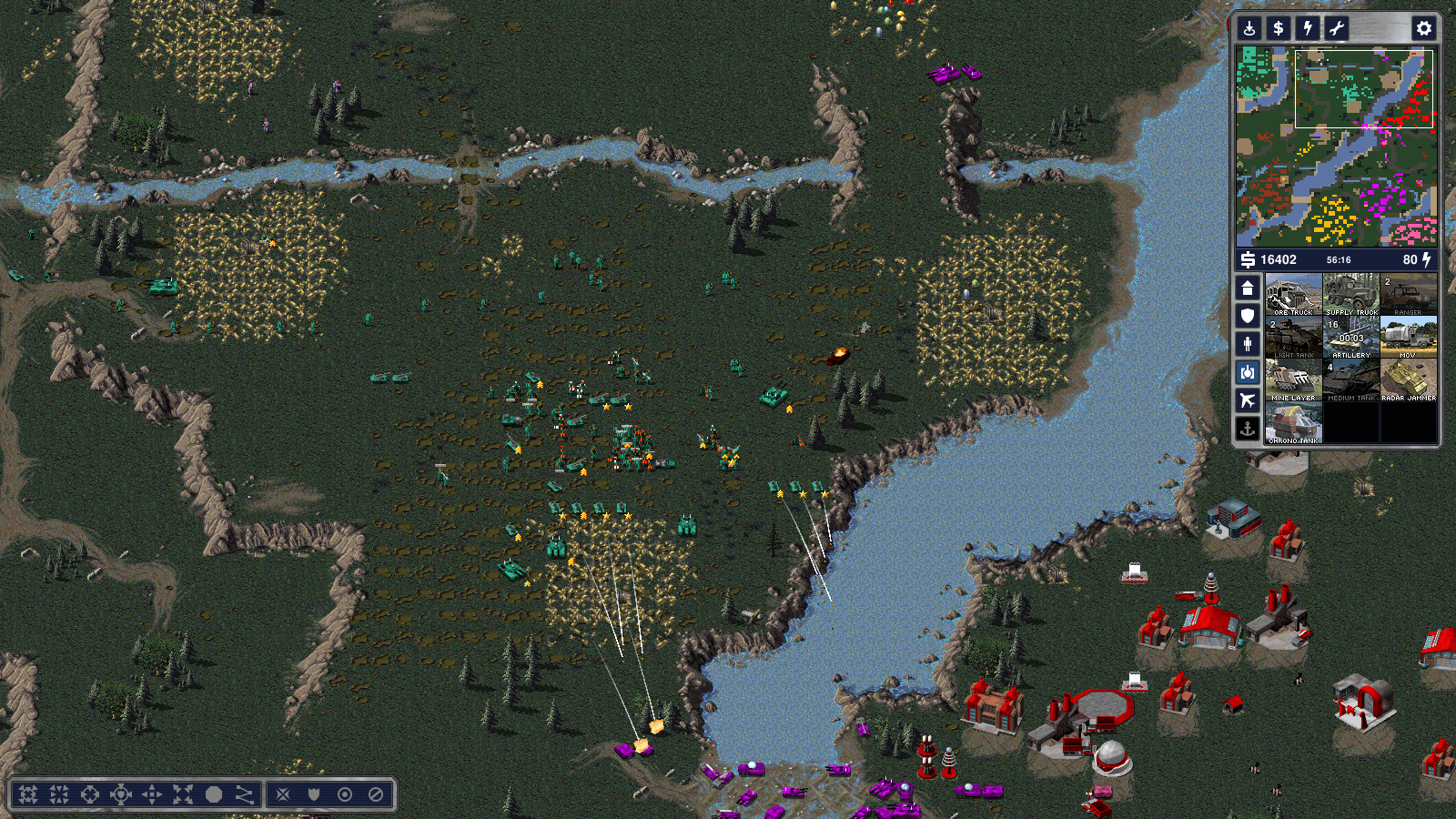Select the Vehicles production tab
The height and width of the screenshot is (819, 1456).
[x=1248, y=372]
